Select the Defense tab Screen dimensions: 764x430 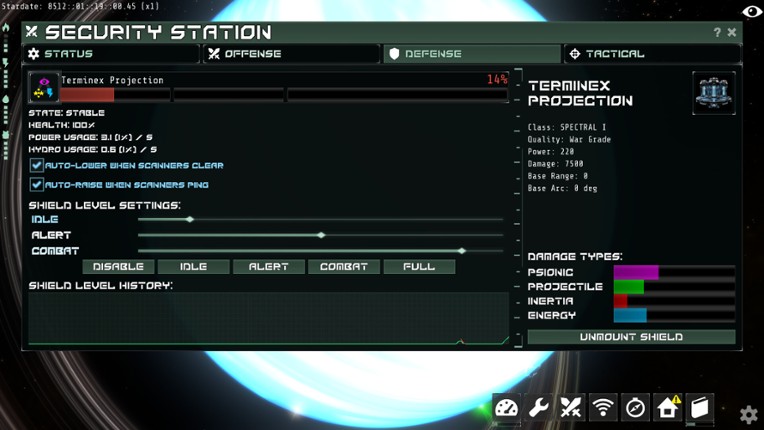[471, 54]
